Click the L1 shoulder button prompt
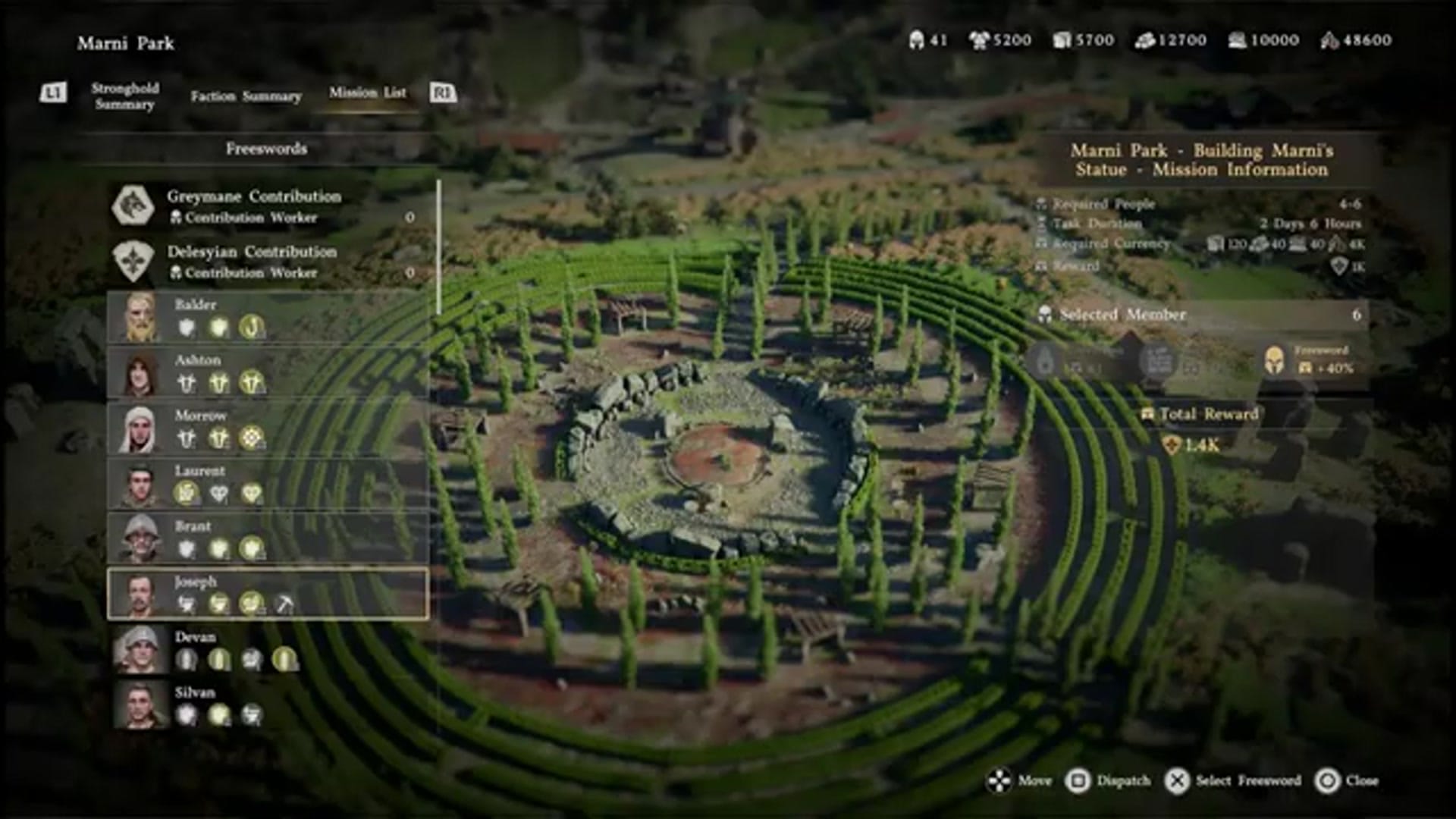 [x=53, y=93]
